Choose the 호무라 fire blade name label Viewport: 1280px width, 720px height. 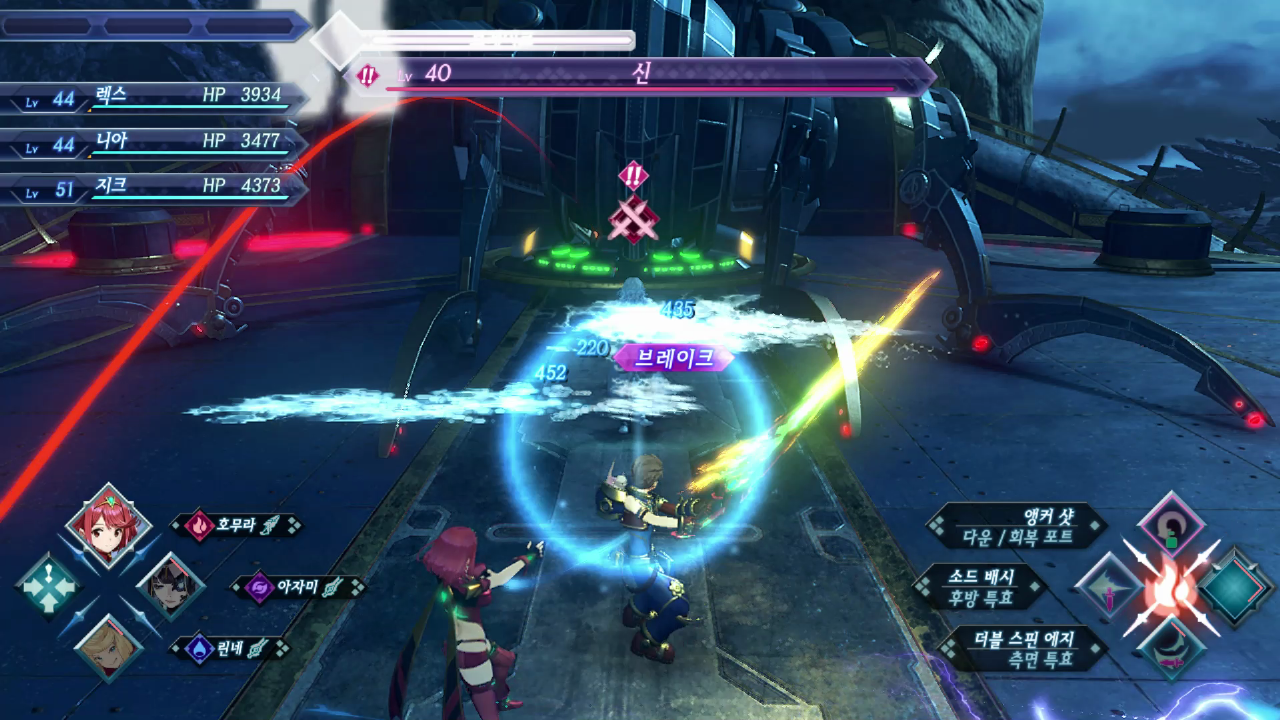(237, 525)
